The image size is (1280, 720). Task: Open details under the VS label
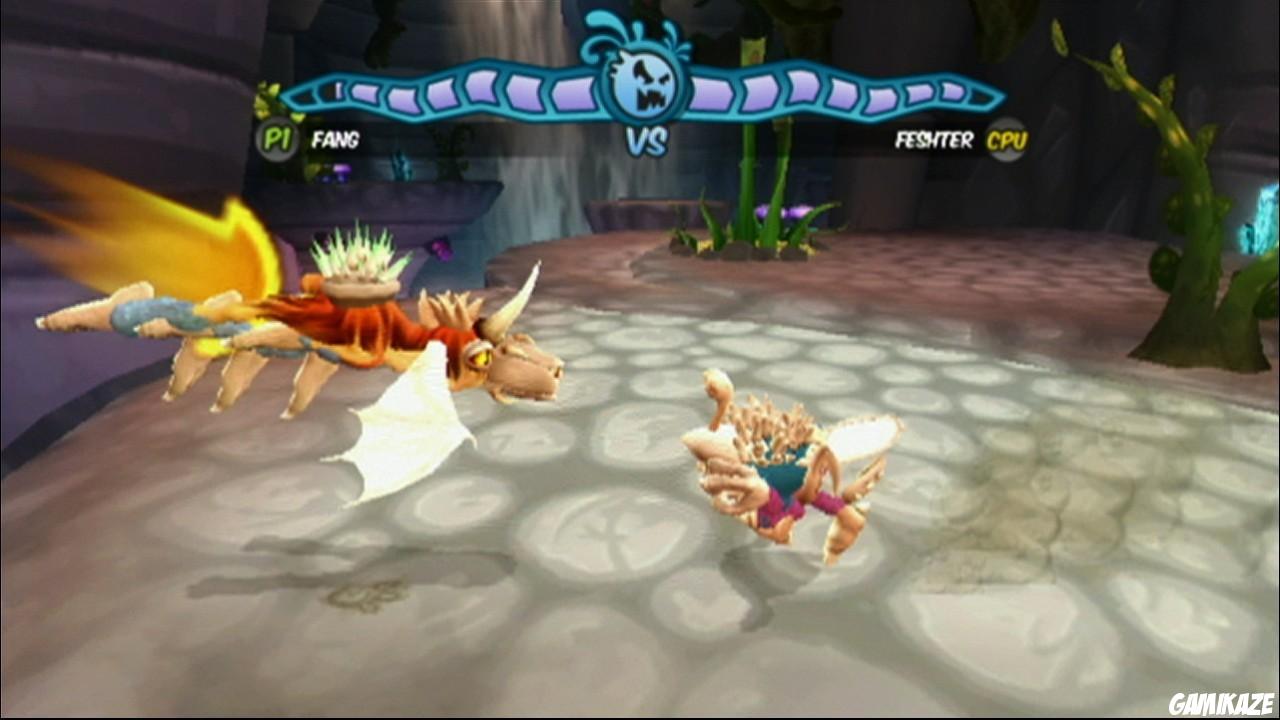(x=646, y=140)
